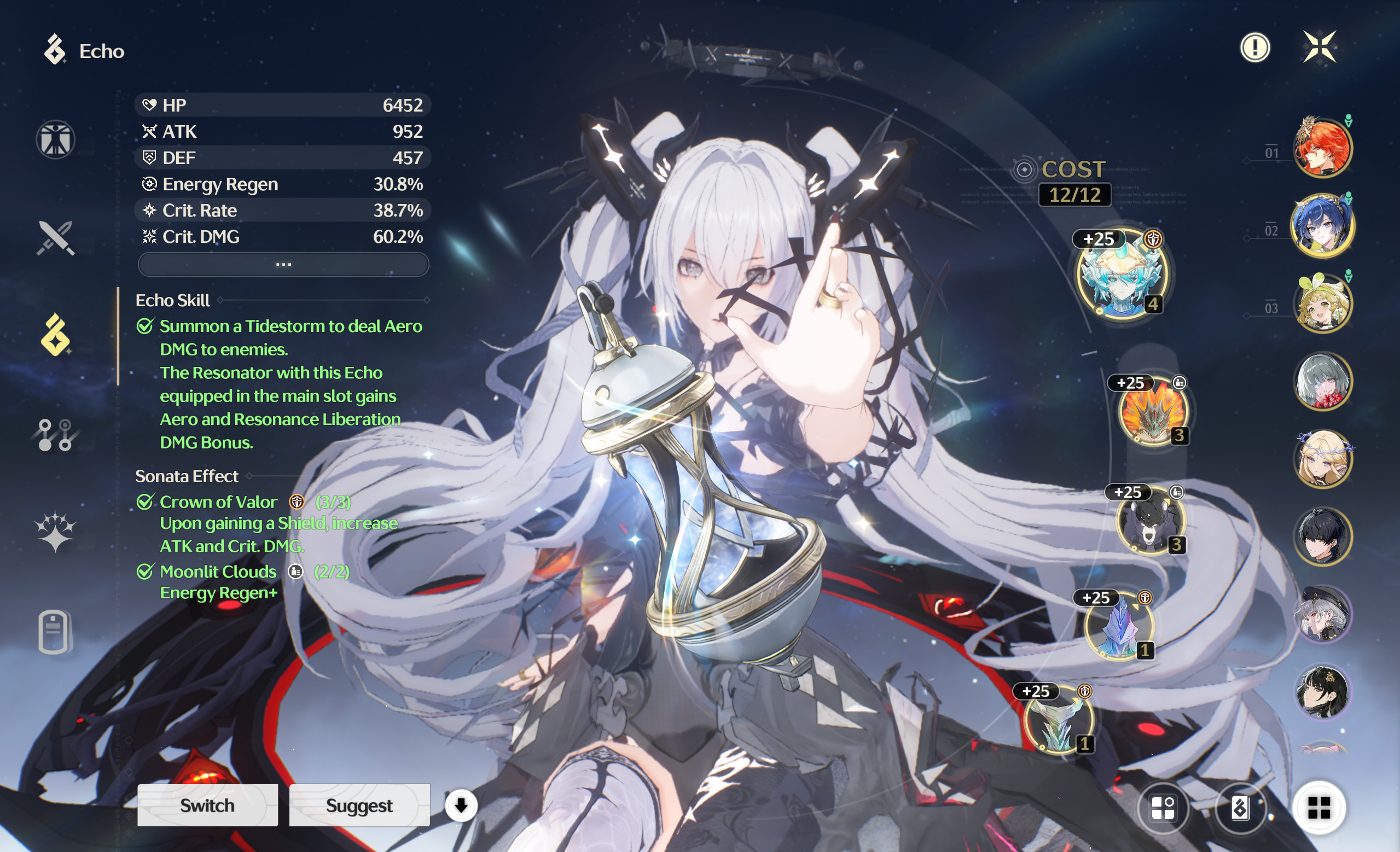Select character slot 02 portrait
This screenshot has width=1400, height=852.
point(1324,225)
